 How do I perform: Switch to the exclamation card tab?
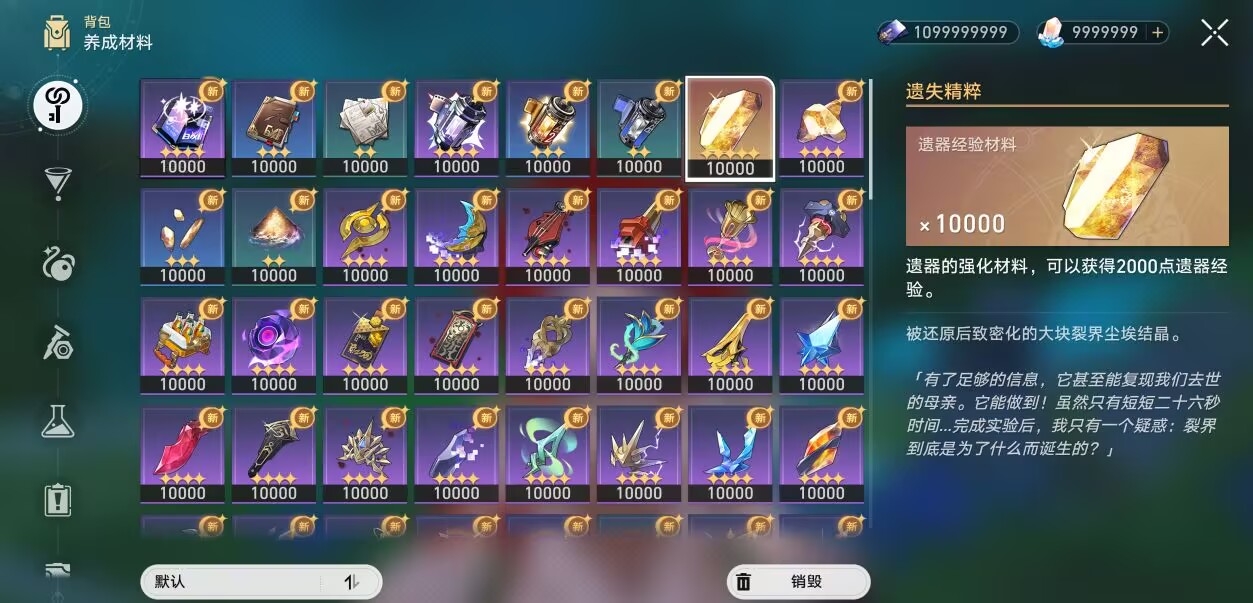[x=58, y=500]
